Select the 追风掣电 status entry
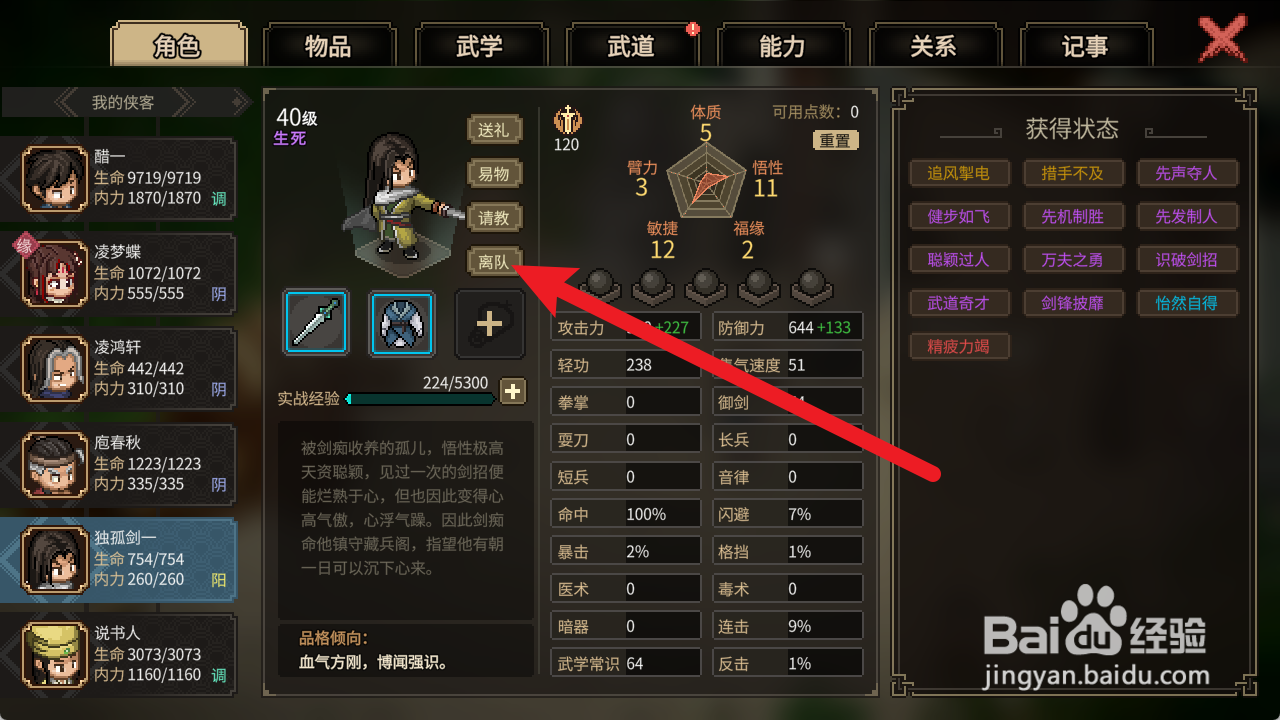The height and width of the screenshot is (720, 1280). point(959,172)
